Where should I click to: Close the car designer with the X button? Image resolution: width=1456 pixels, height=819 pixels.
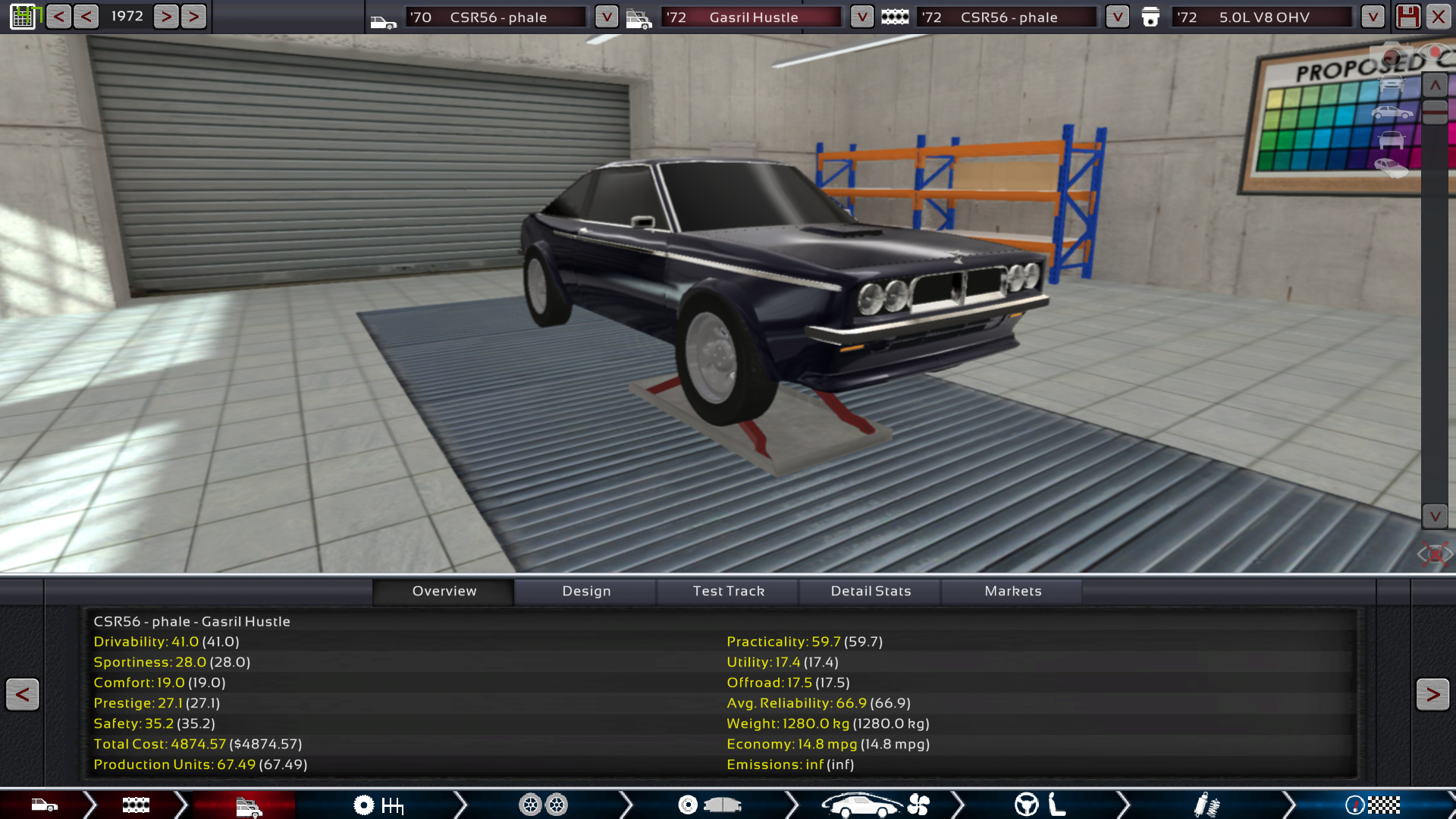1438,17
